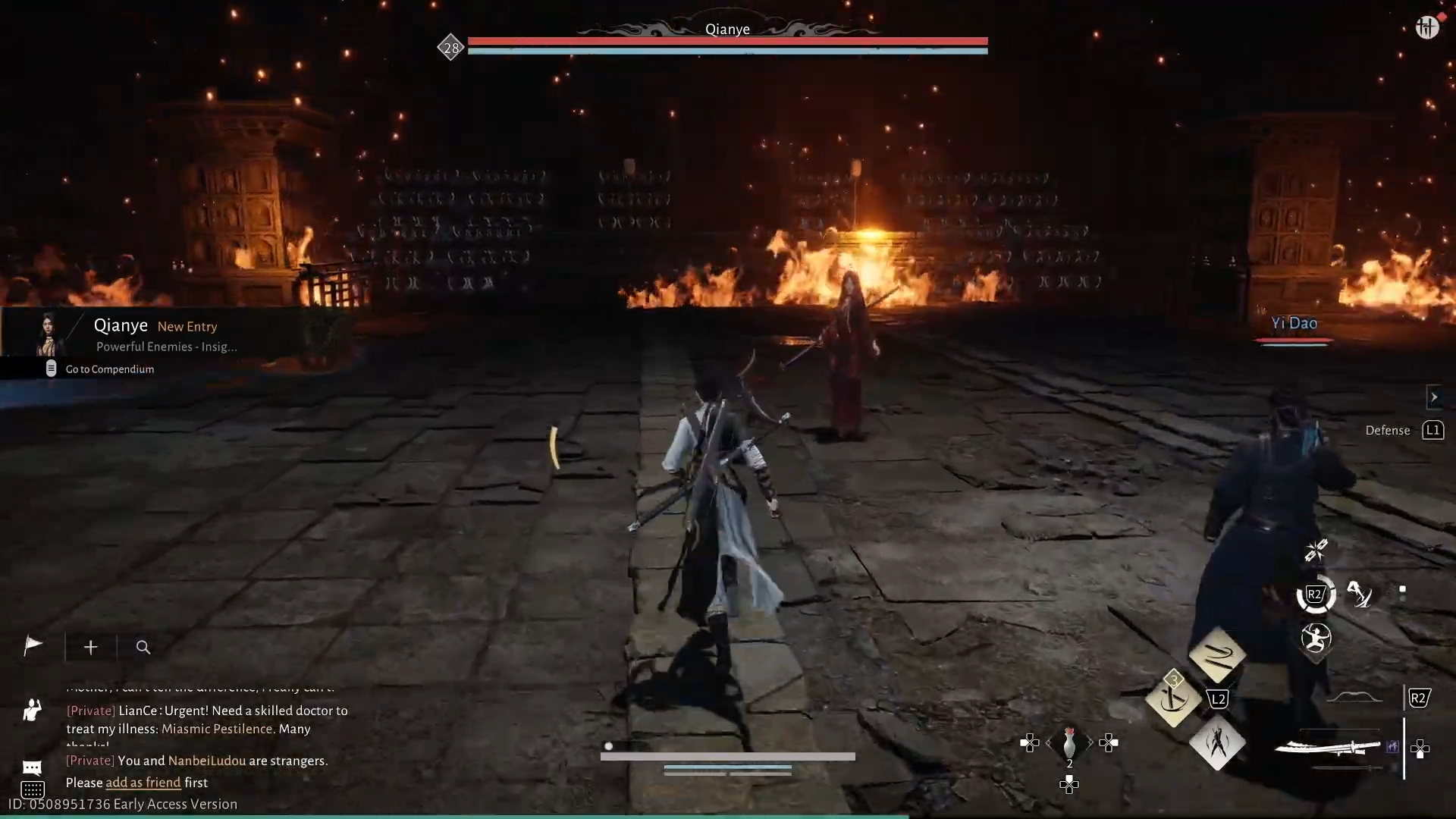Viewport: 1456px width, 819px height.
Task: Click the add as friend link
Action: 143,782
